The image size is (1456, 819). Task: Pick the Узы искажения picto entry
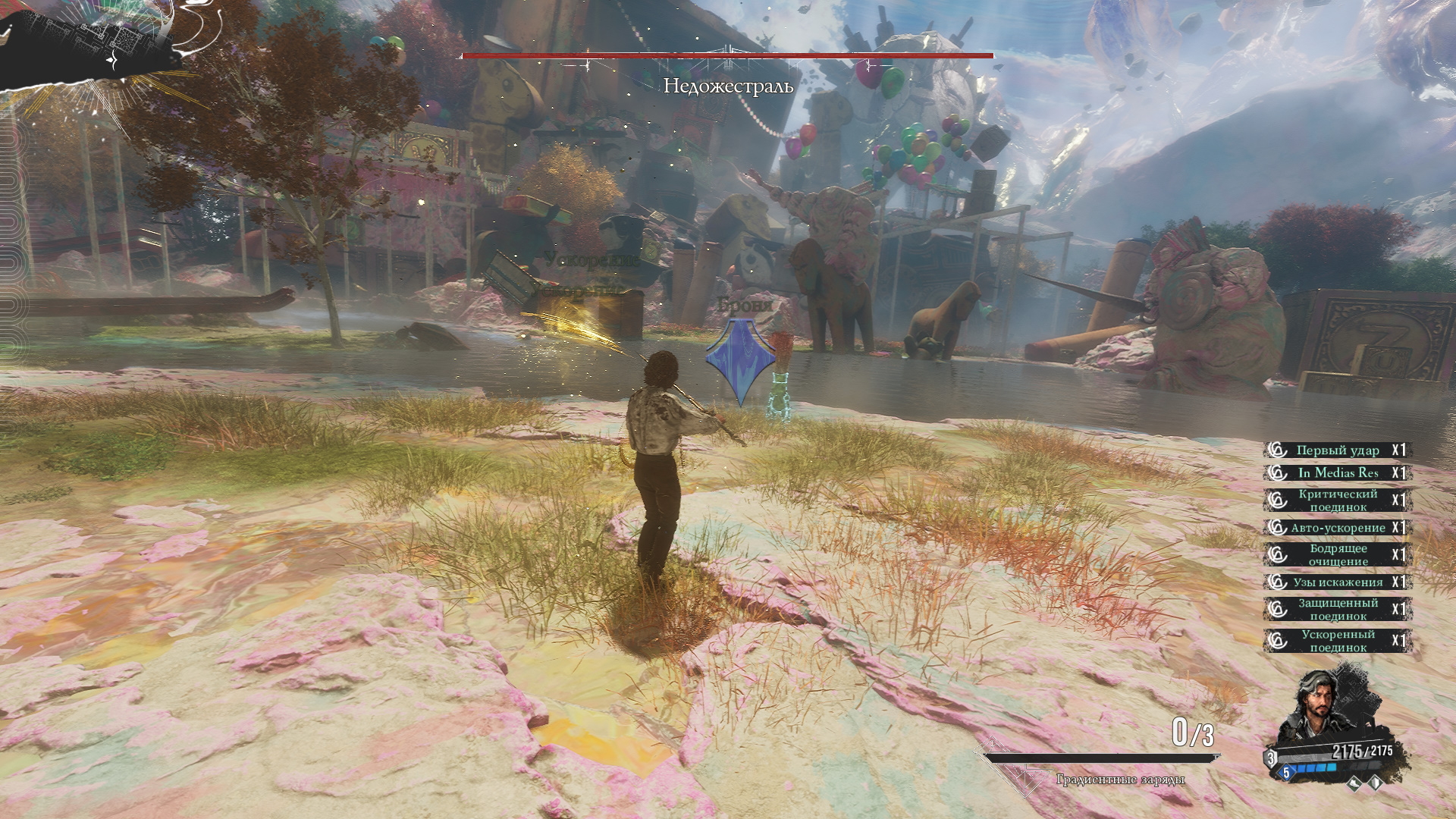pos(1337,582)
